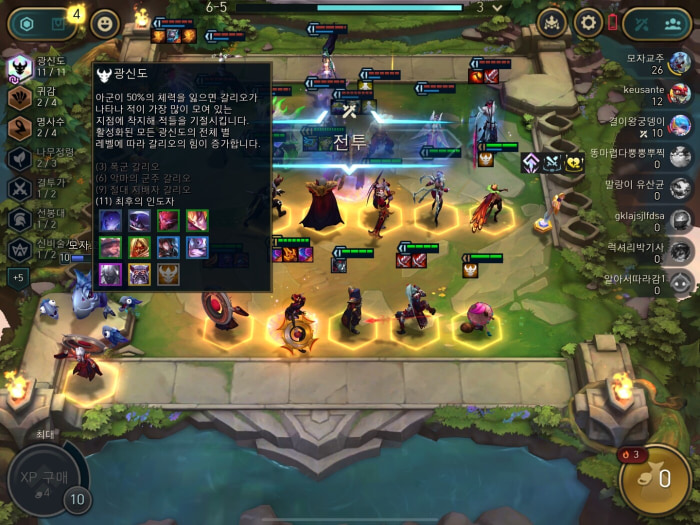Open the shop with the gold coin button
The width and height of the screenshot is (700, 525).
point(654,478)
